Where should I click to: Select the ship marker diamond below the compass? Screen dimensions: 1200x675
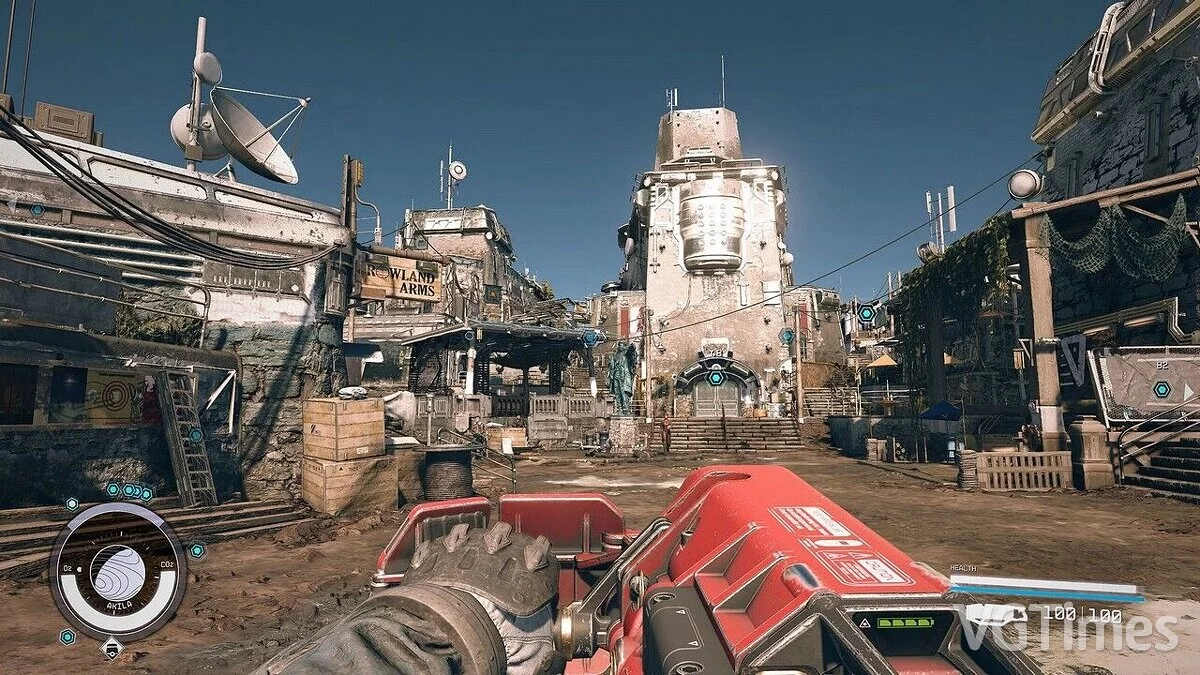coord(112,647)
